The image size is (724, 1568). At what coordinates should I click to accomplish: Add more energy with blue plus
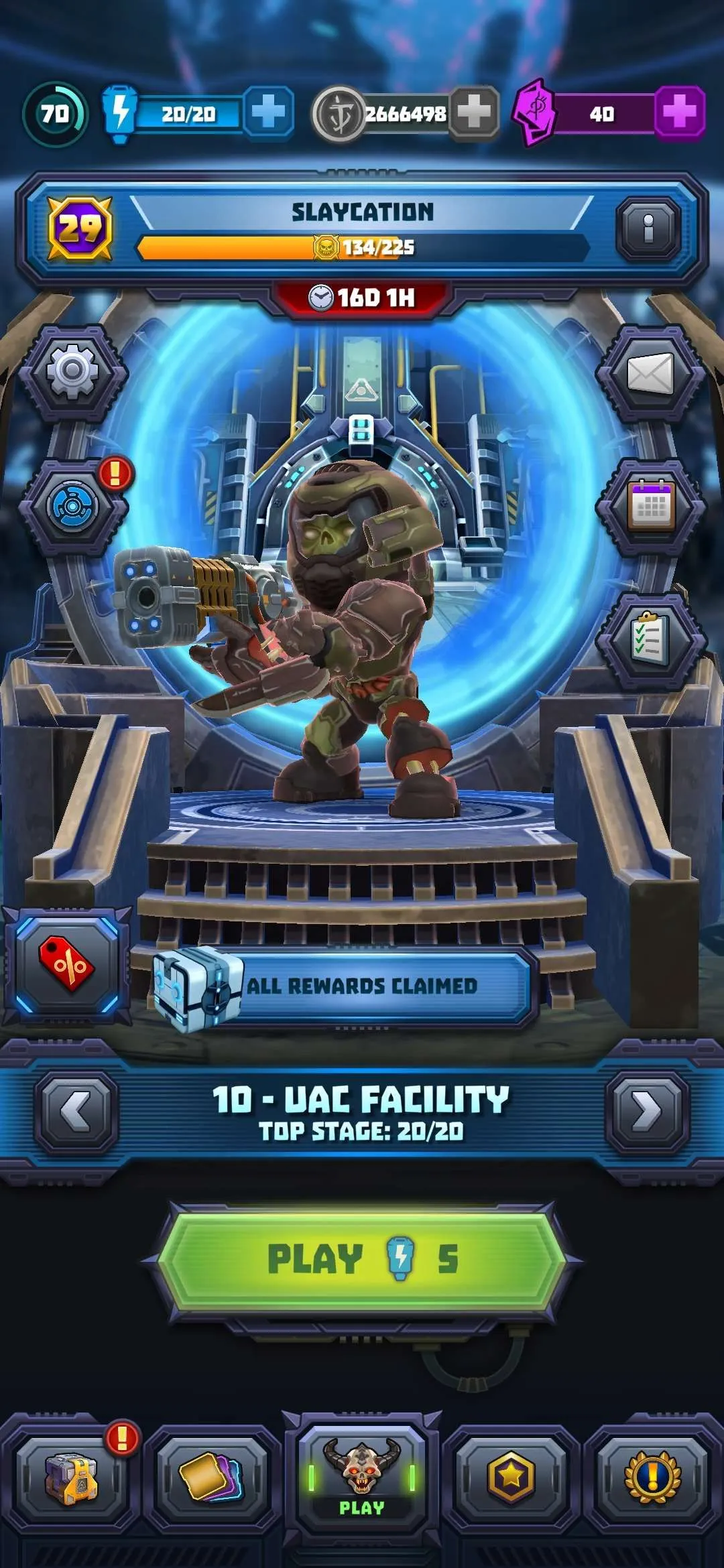point(268,112)
